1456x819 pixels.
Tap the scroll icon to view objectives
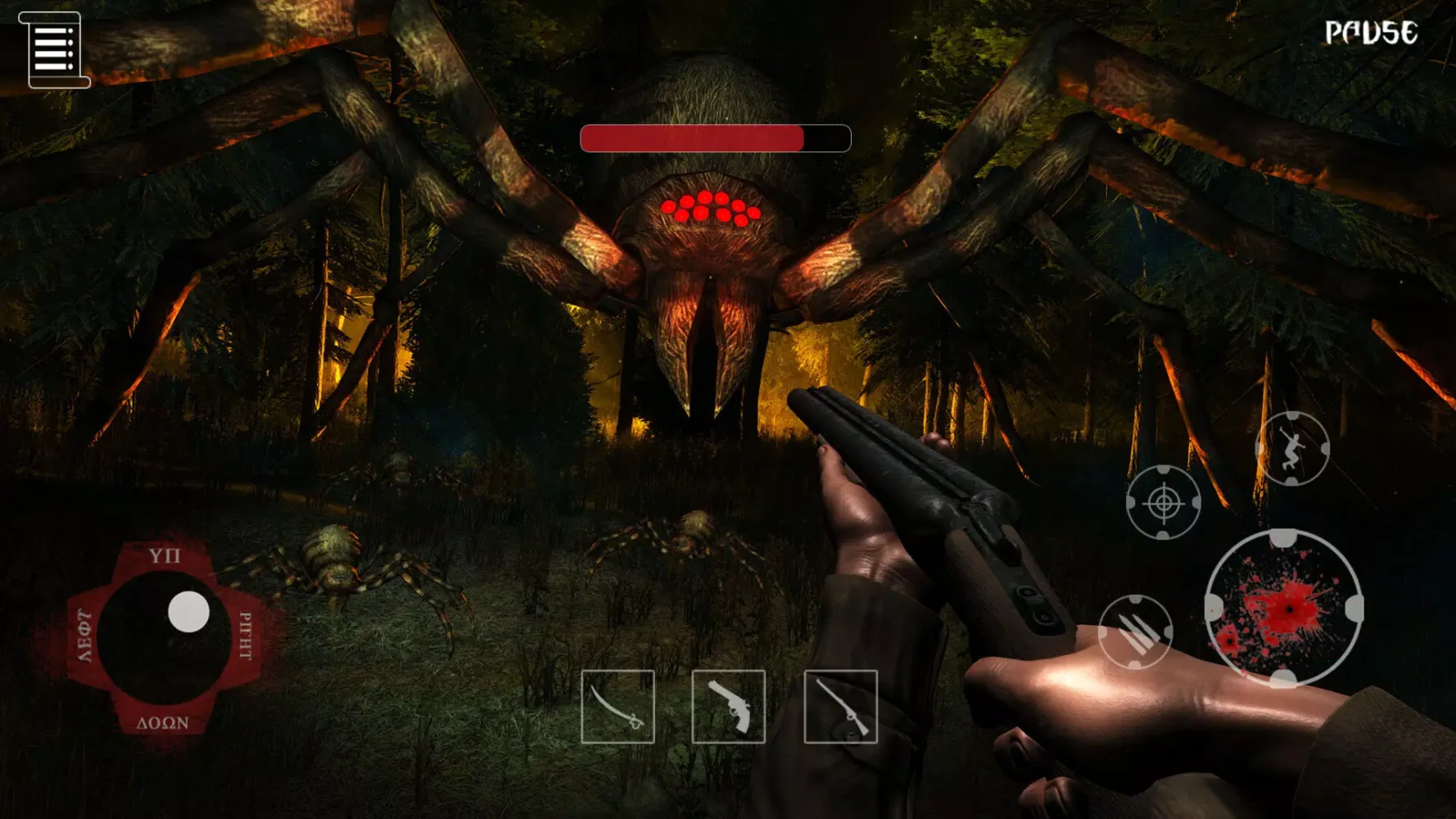click(56, 51)
